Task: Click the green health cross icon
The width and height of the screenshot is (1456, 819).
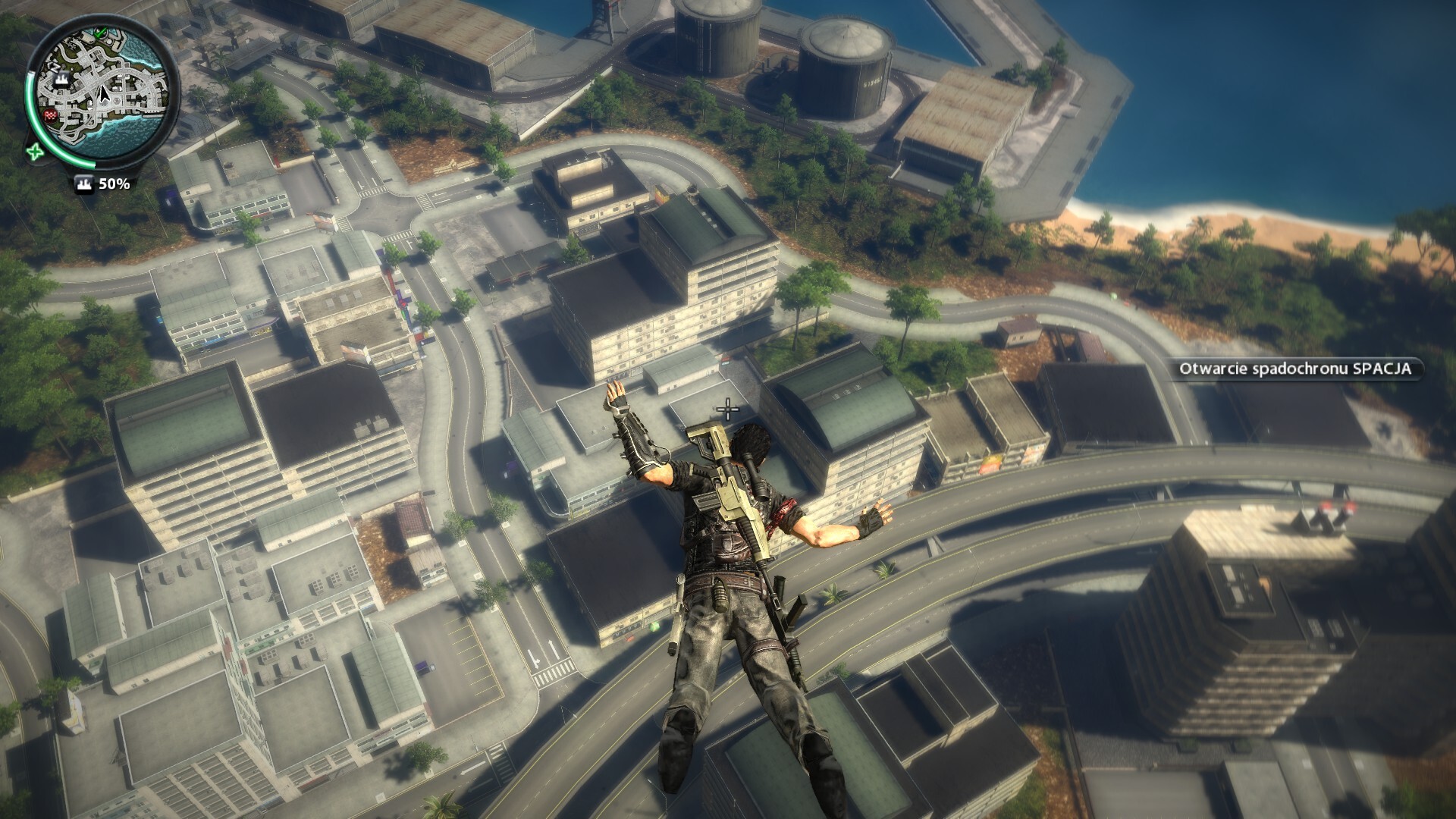Action: [x=34, y=152]
